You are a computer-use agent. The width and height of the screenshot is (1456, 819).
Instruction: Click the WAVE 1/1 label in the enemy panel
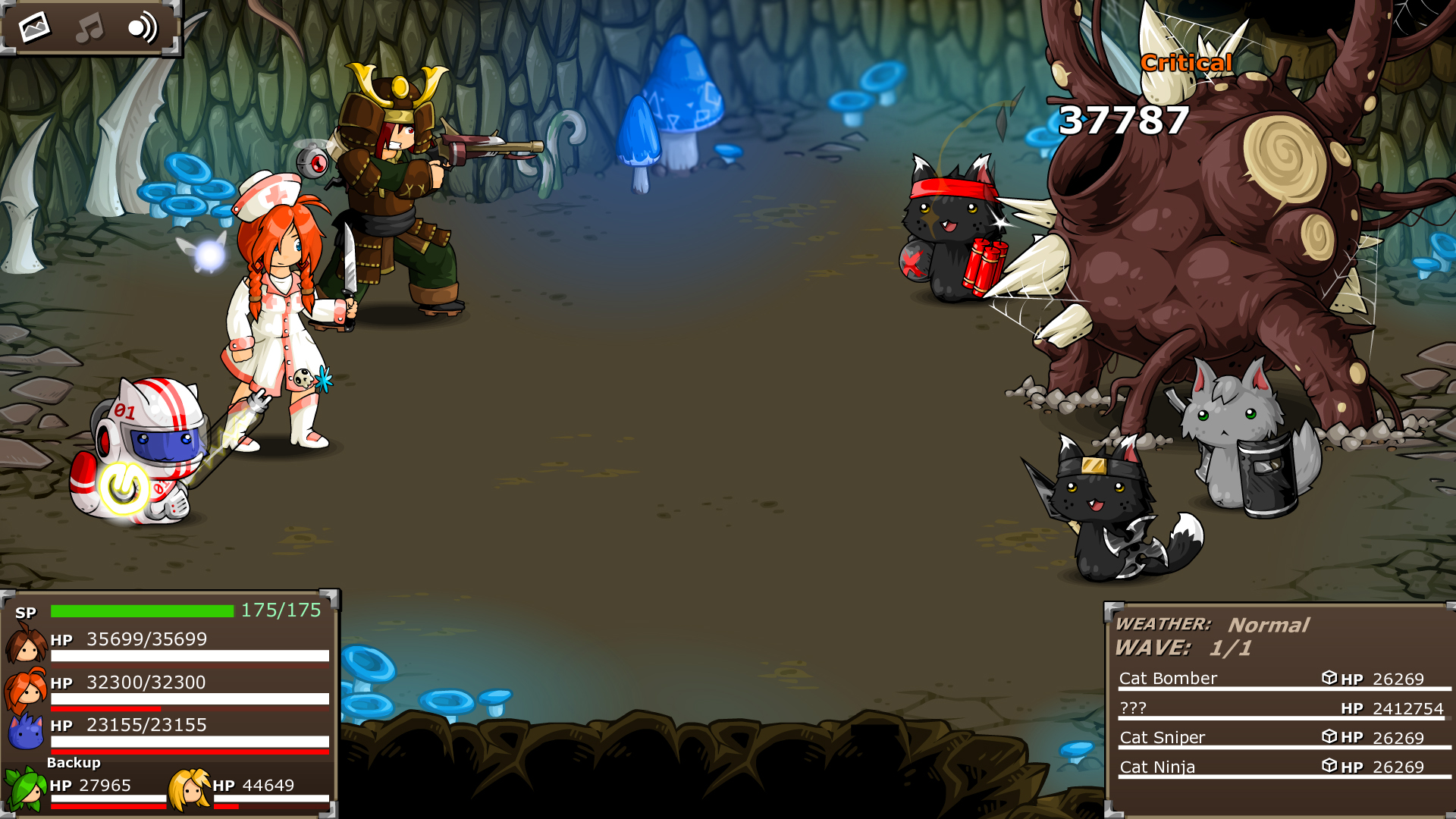click(x=1181, y=648)
